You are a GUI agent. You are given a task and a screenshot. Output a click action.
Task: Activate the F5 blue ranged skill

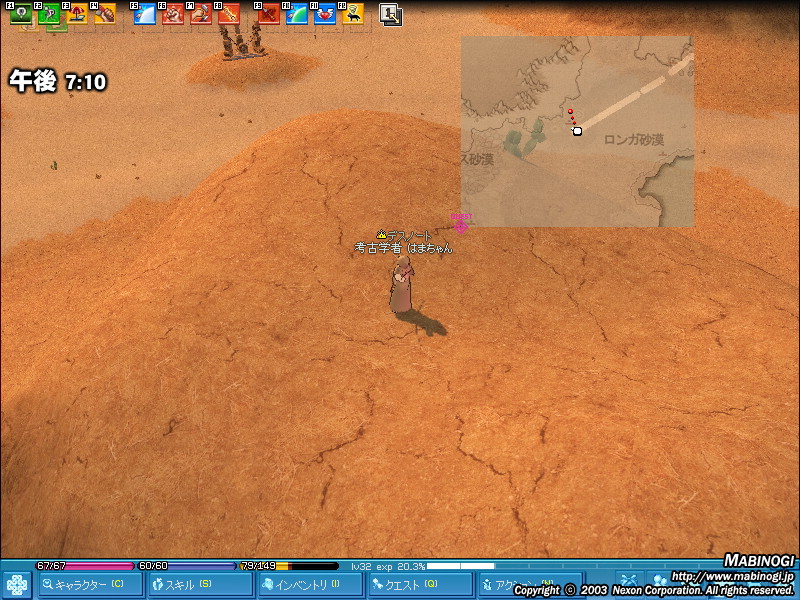[145, 14]
